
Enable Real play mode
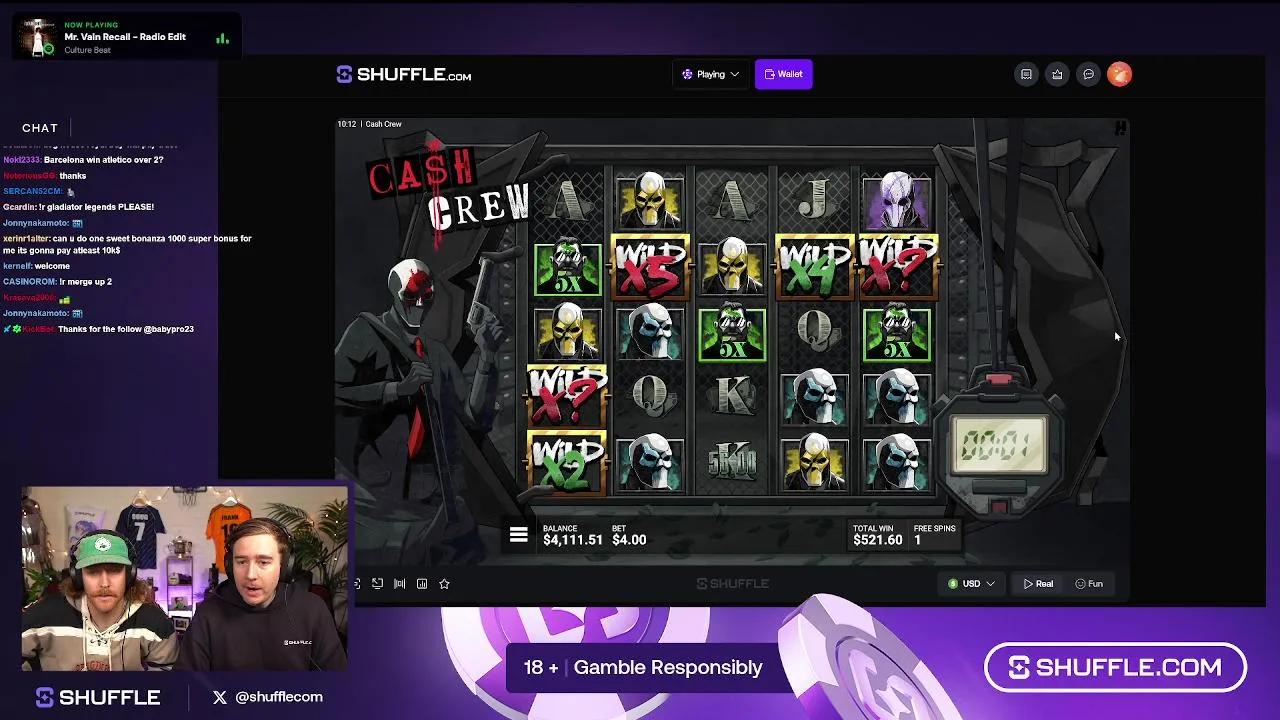click(x=1037, y=583)
